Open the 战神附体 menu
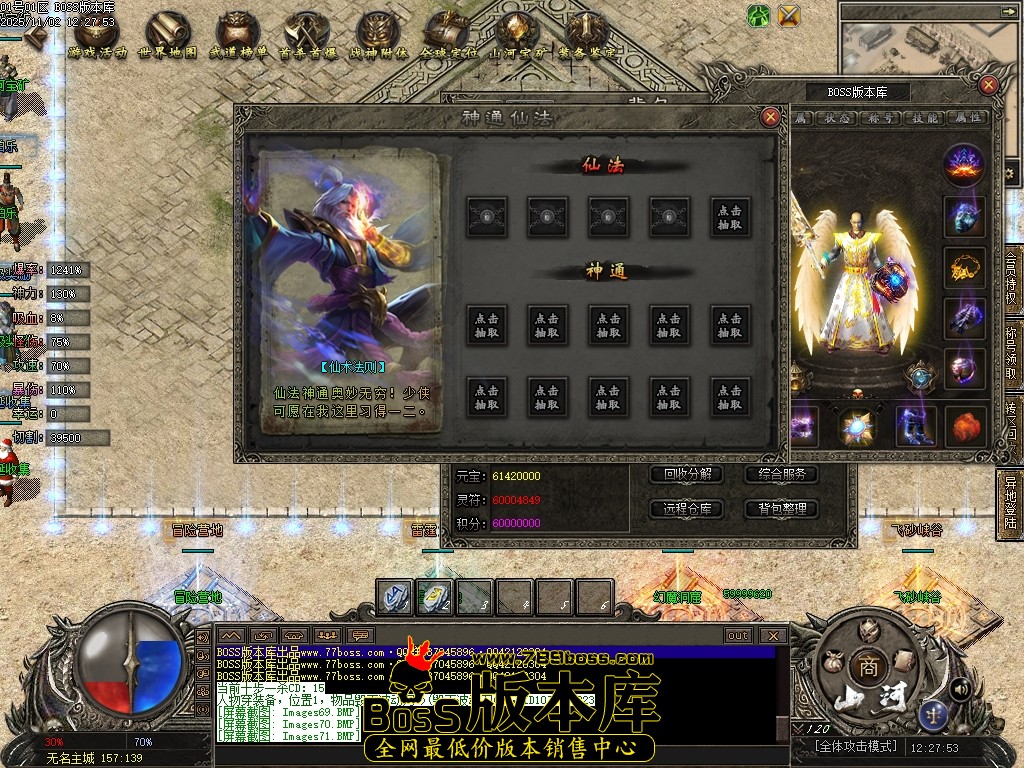Image resolution: width=1024 pixels, height=768 pixels. [378, 38]
